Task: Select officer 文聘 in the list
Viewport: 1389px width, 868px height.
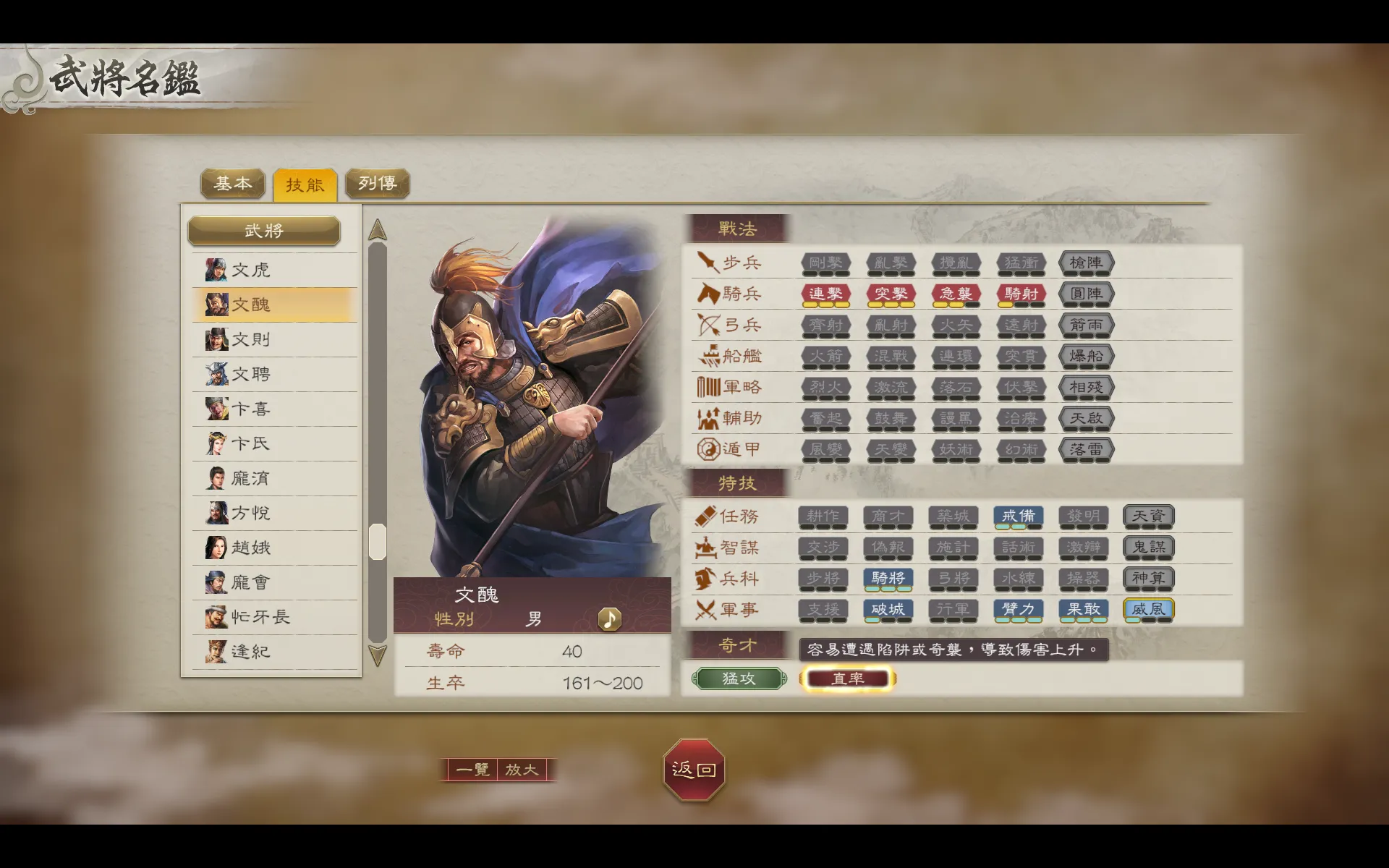Action: point(250,374)
